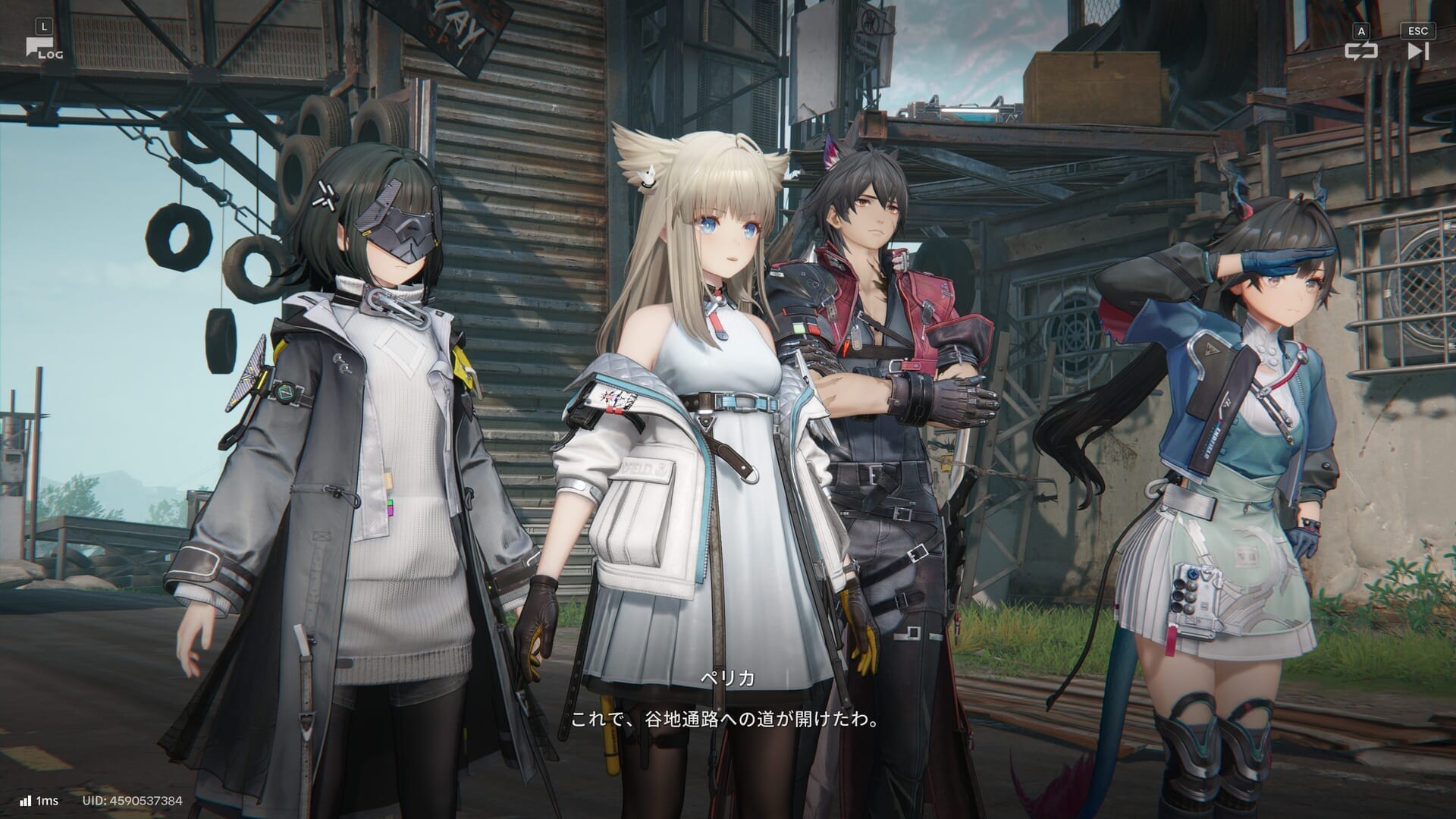
Task: Open the dialogue LOG history
Action: pos(43,49)
